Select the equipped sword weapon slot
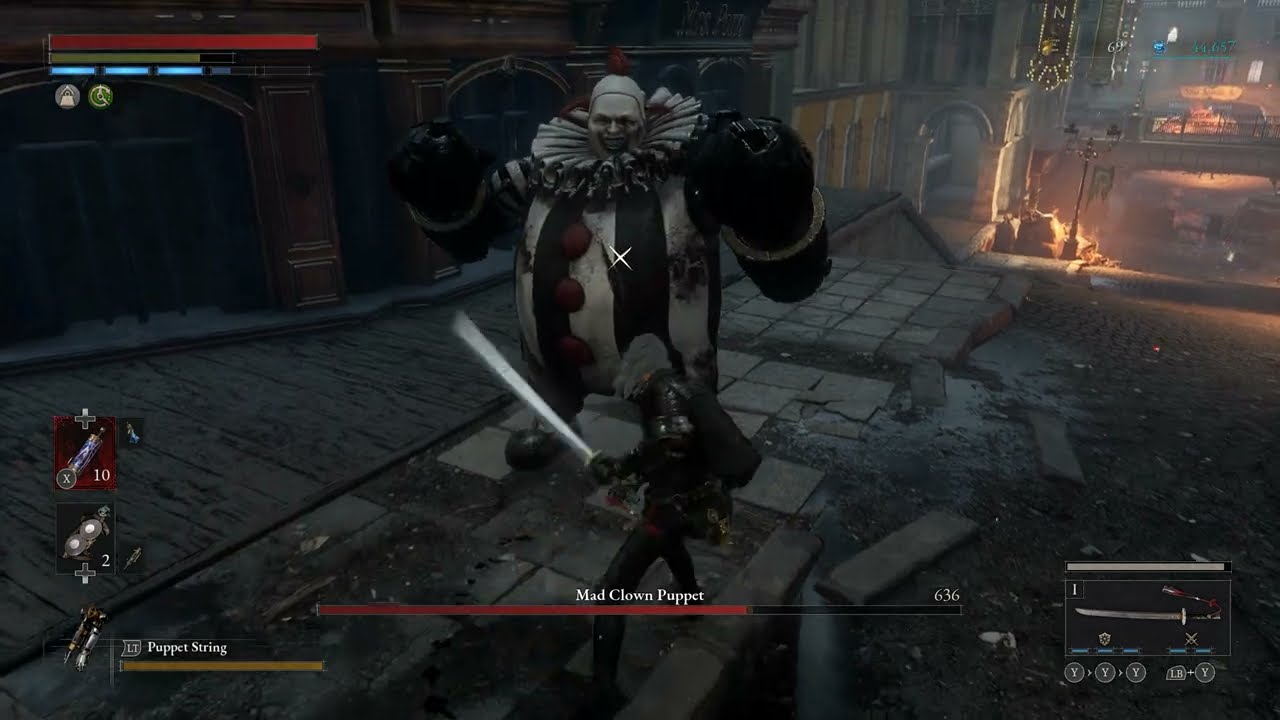Image resolution: width=1280 pixels, height=720 pixels. (x=1146, y=614)
